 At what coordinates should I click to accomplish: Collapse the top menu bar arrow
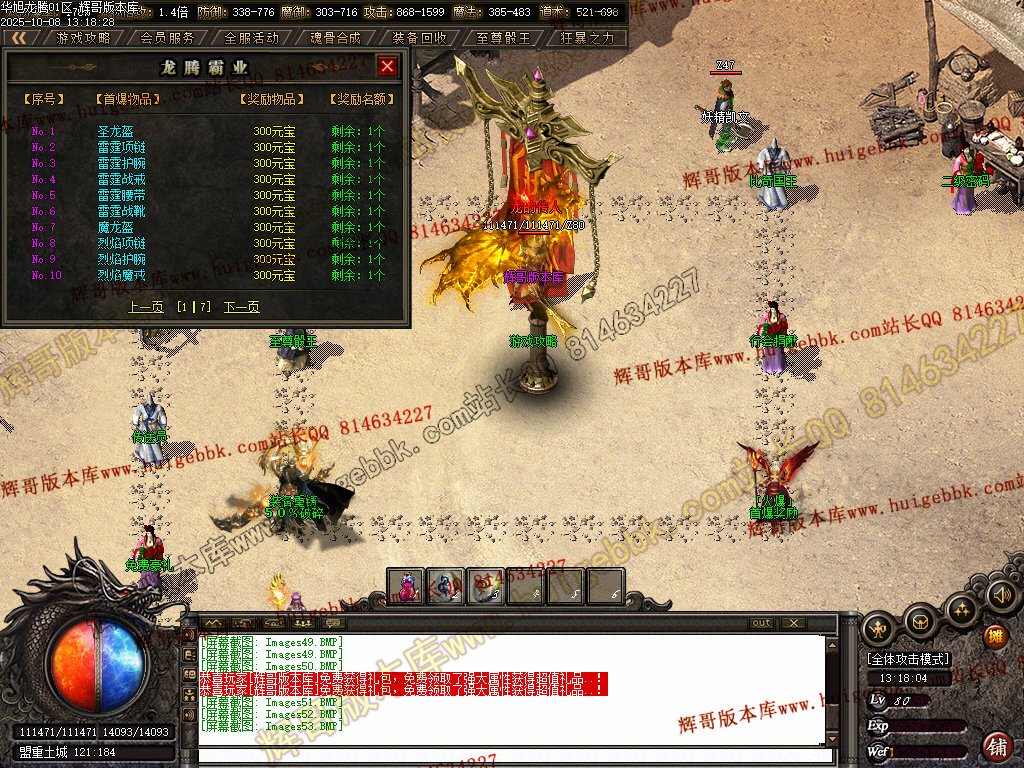point(18,38)
